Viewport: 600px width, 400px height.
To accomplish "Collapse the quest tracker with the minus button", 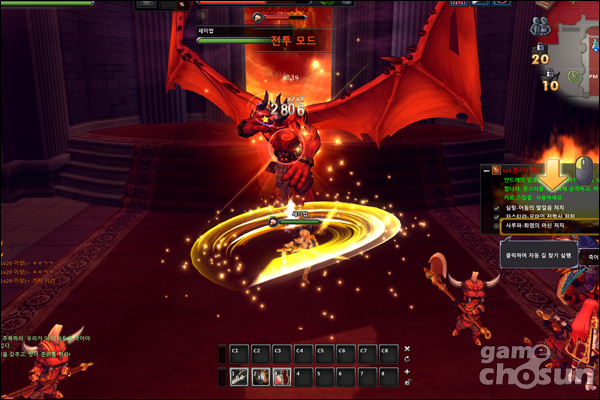I will [x=485, y=171].
